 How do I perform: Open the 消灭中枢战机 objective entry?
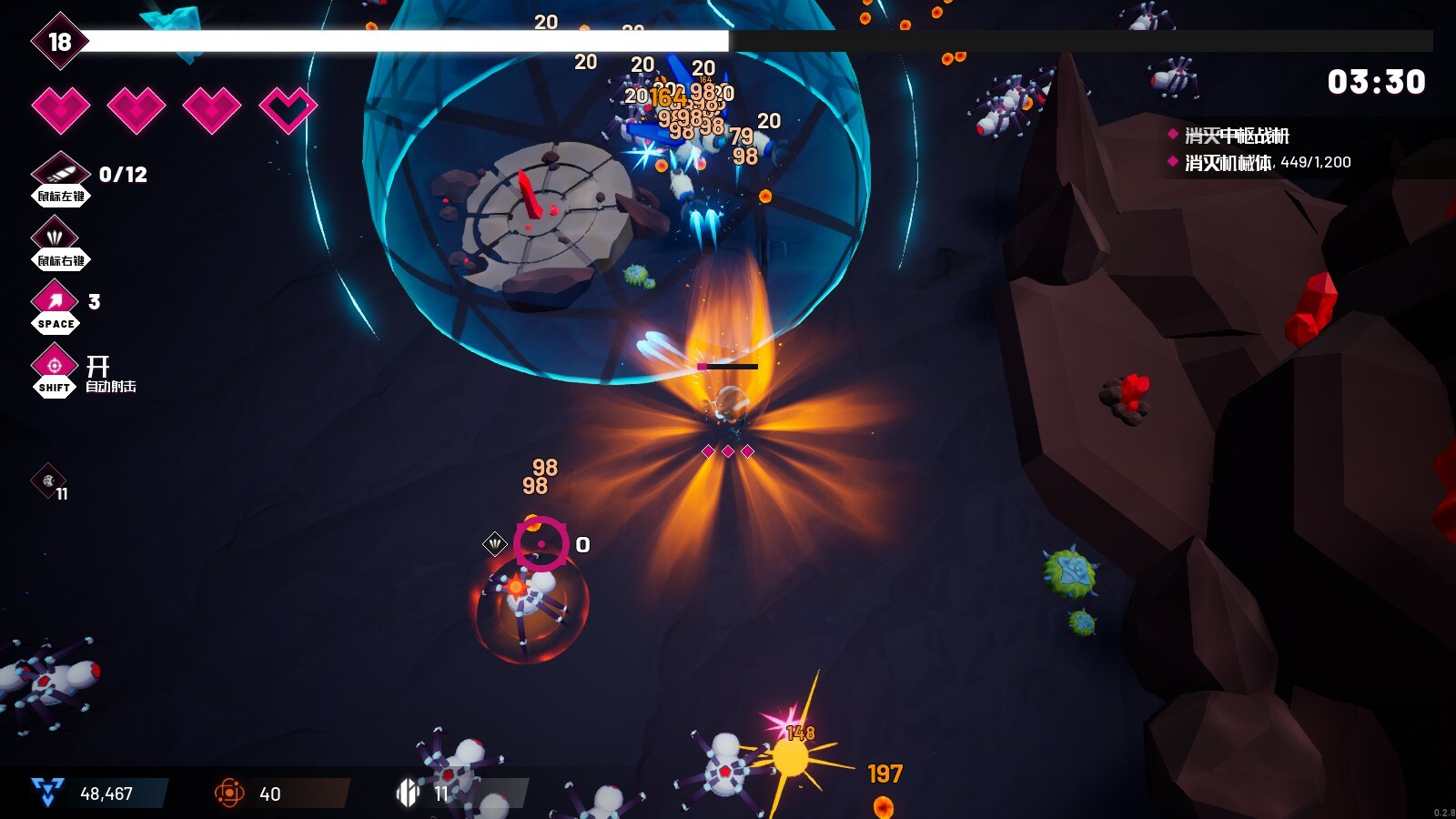pyautogui.click(x=1236, y=136)
